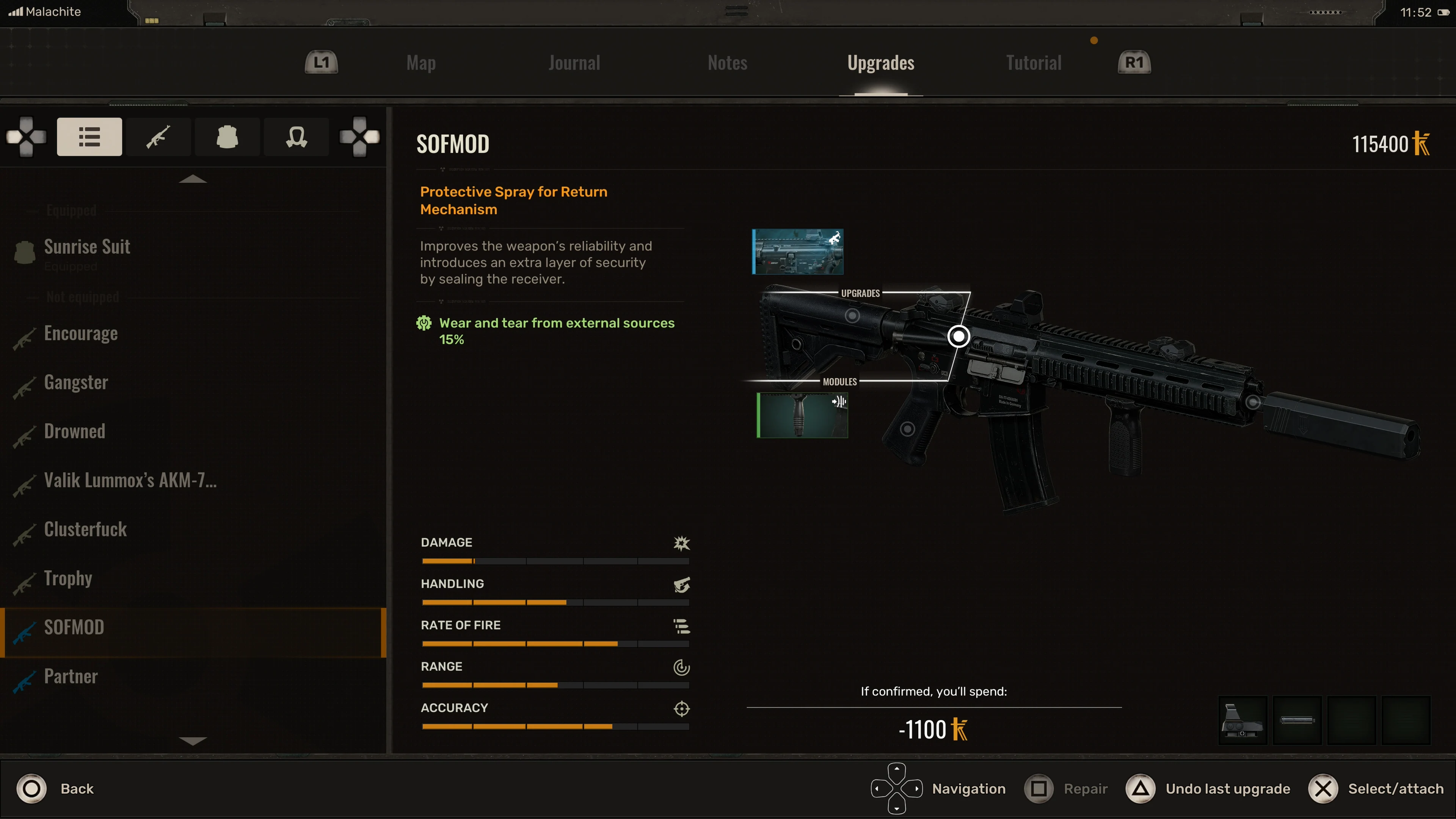The height and width of the screenshot is (819, 1456).
Task: Click the left D-pad category icon
Action: pyautogui.click(x=25, y=136)
